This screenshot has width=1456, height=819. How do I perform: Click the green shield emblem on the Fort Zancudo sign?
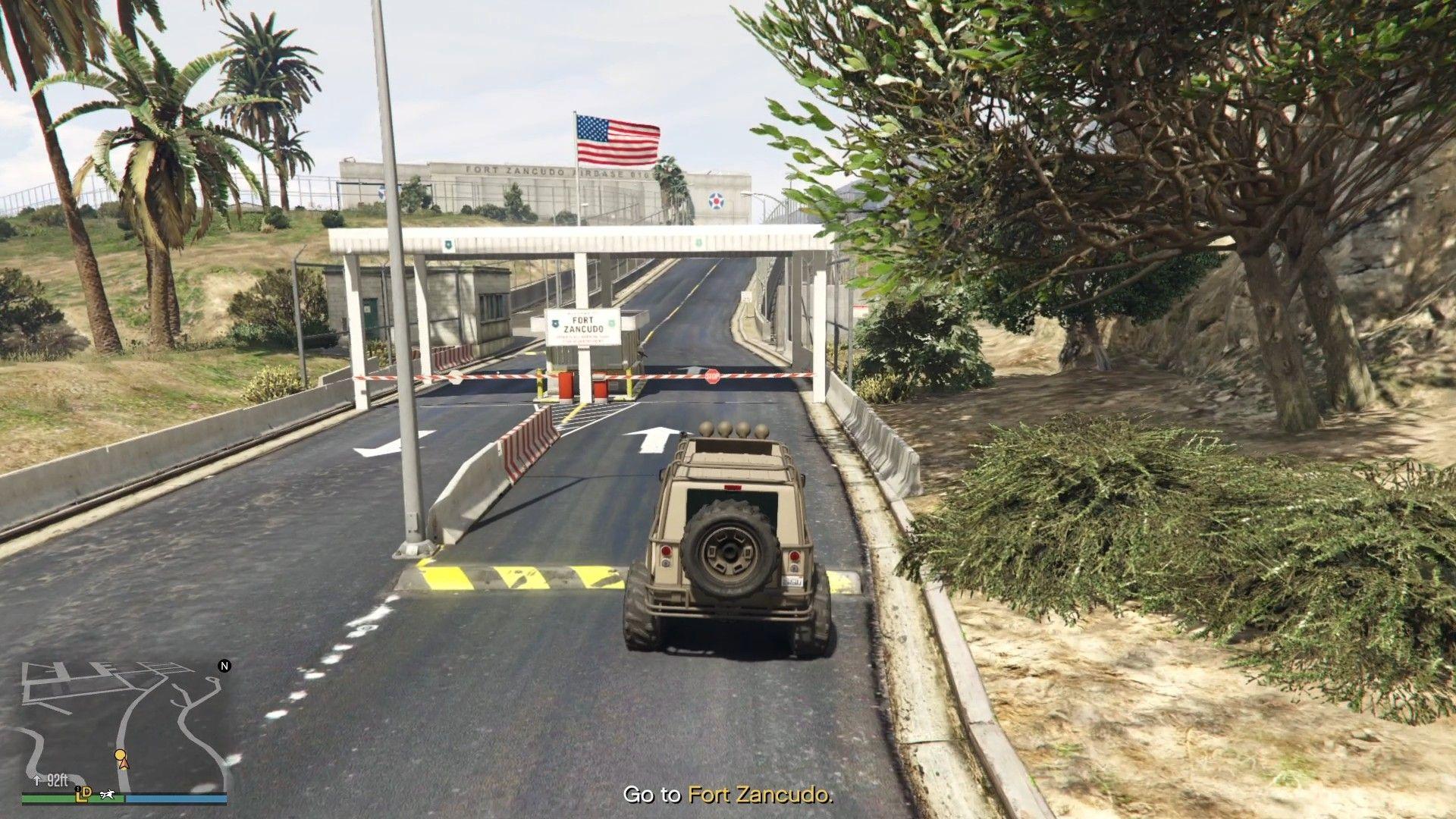[x=611, y=324]
